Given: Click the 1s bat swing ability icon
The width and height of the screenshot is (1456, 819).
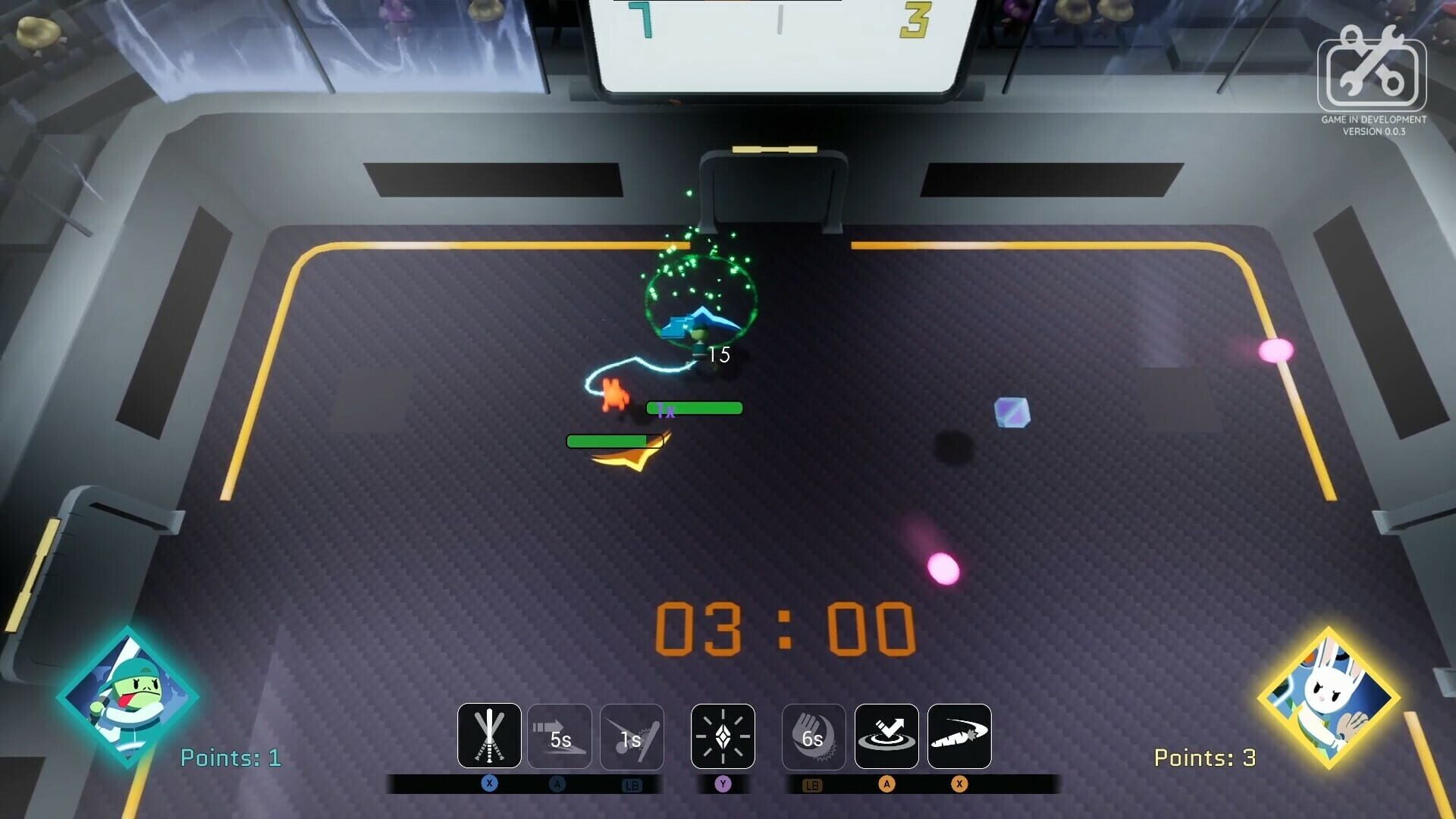Looking at the screenshot, I should tap(632, 736).
